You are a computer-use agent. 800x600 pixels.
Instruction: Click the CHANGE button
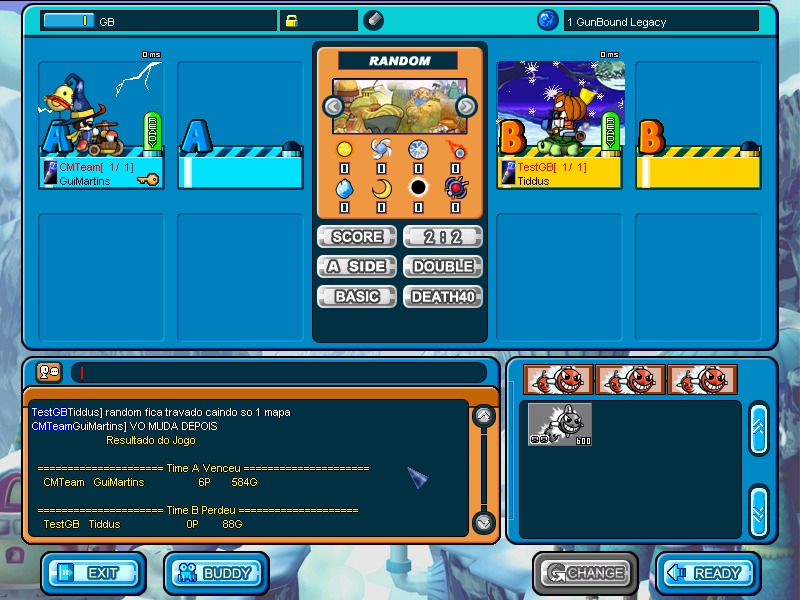tap(585, 573)
